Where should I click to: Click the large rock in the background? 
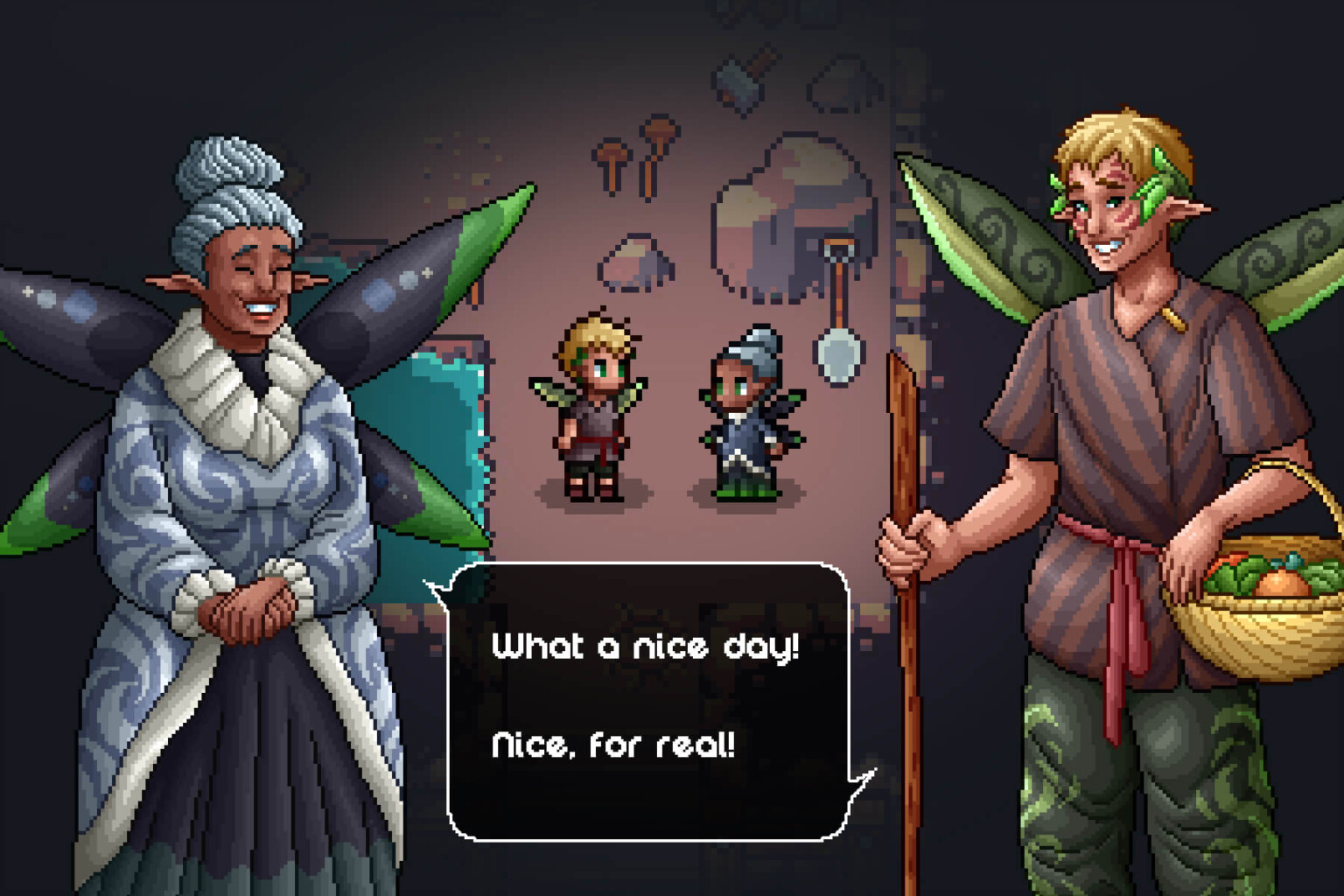click(779, 219)
